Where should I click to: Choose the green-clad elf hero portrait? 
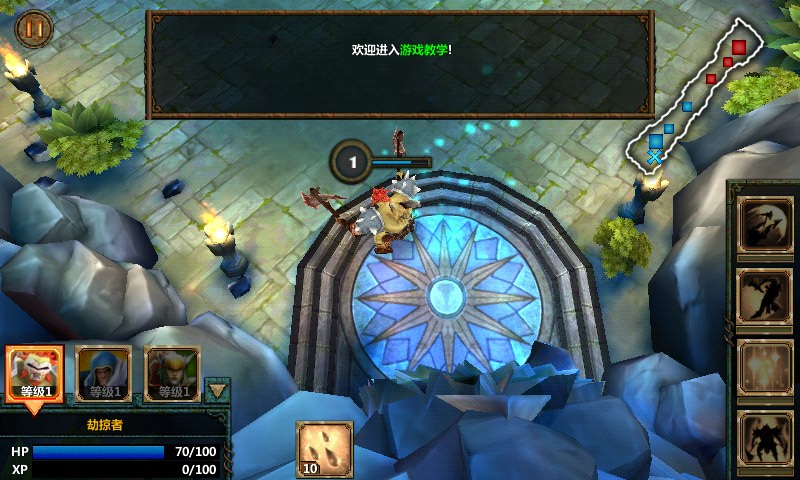[172, 374]
